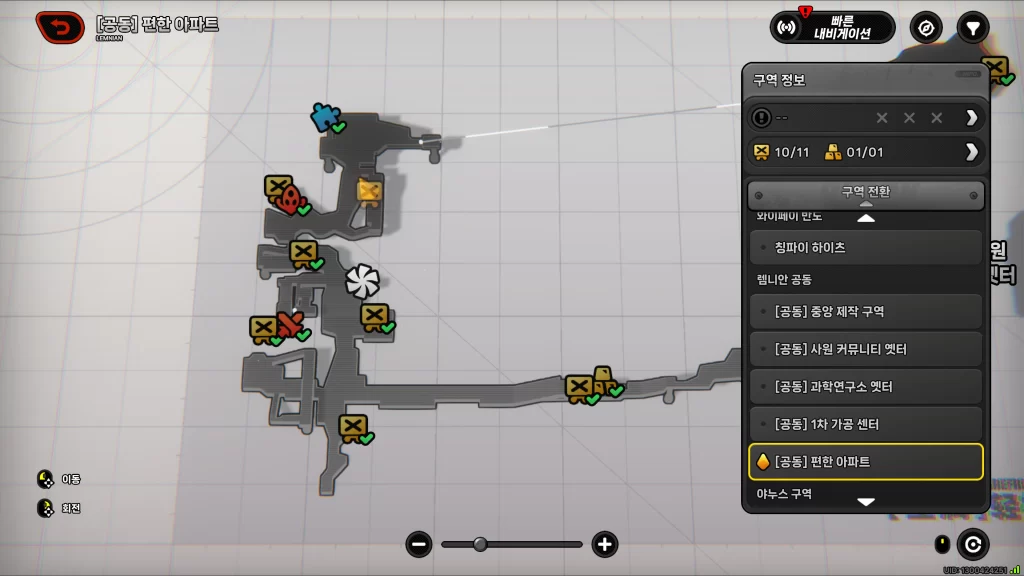This screenshot has width=1024, height=576.
Task: Reset map view with circular arrow button
Action: pyautogui.click(x=972, y=545)
